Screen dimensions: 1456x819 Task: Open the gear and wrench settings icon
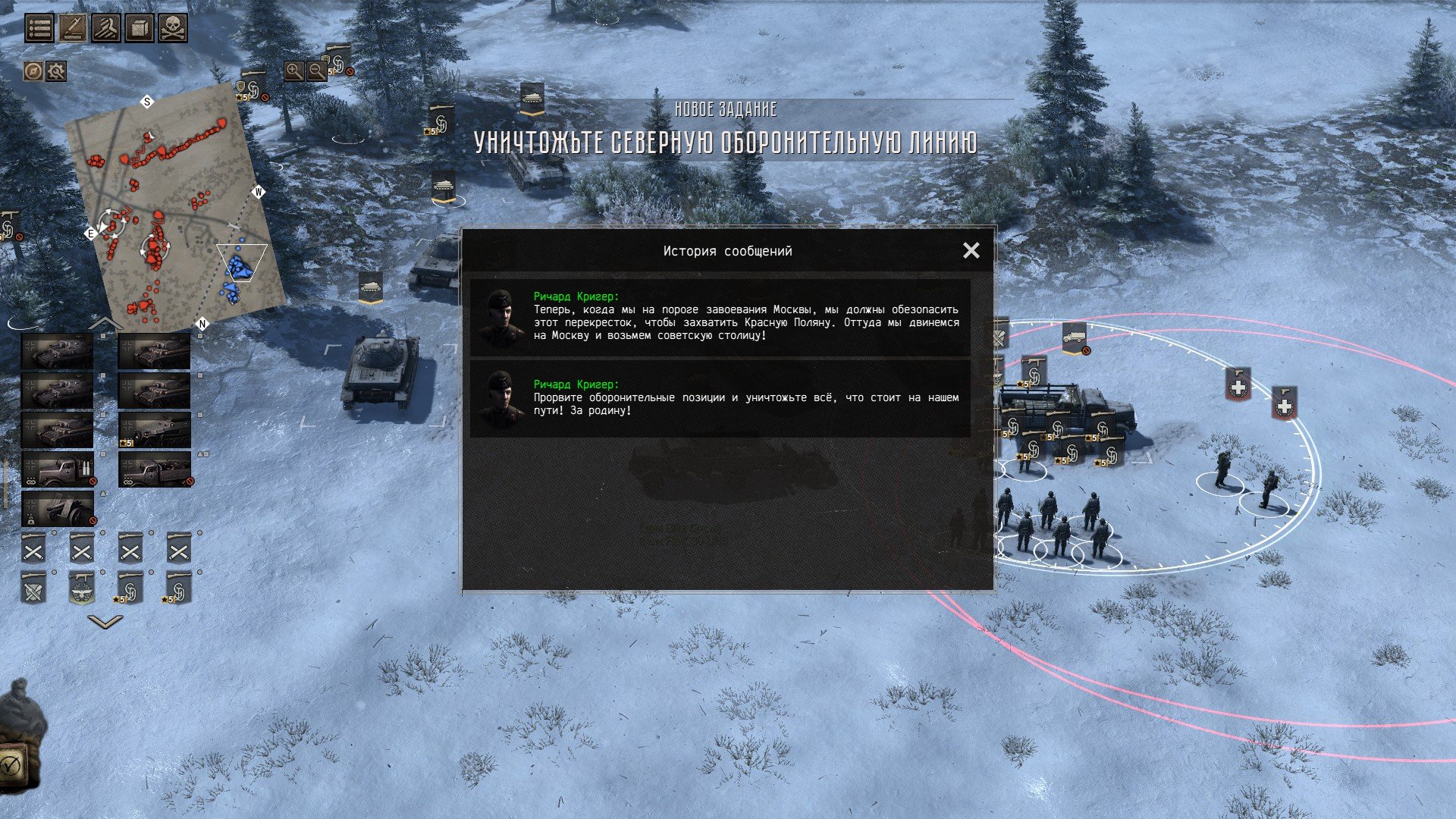point(56,71)
